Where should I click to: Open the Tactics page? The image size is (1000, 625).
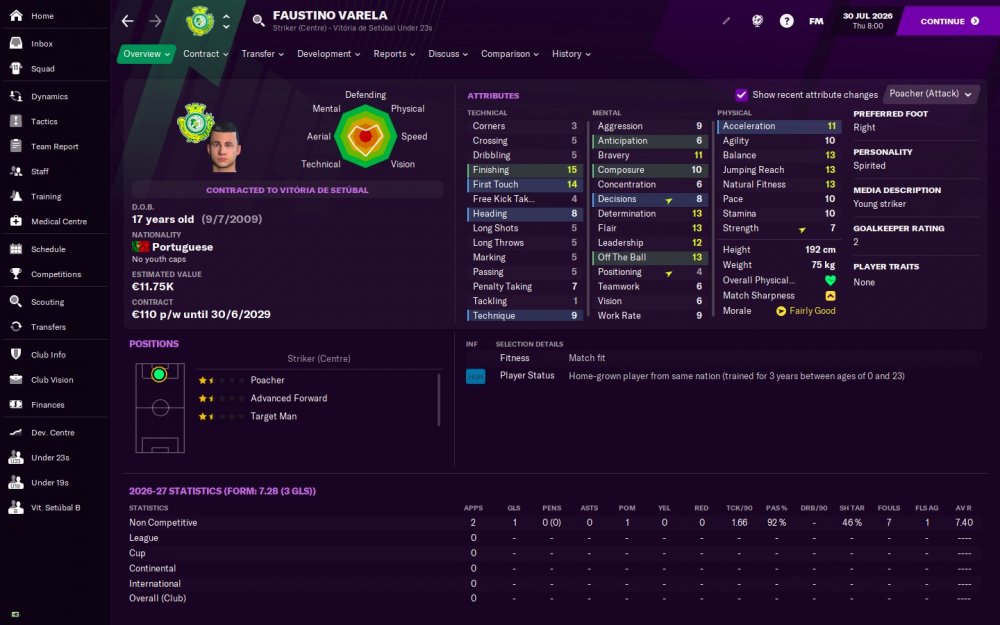44,122
